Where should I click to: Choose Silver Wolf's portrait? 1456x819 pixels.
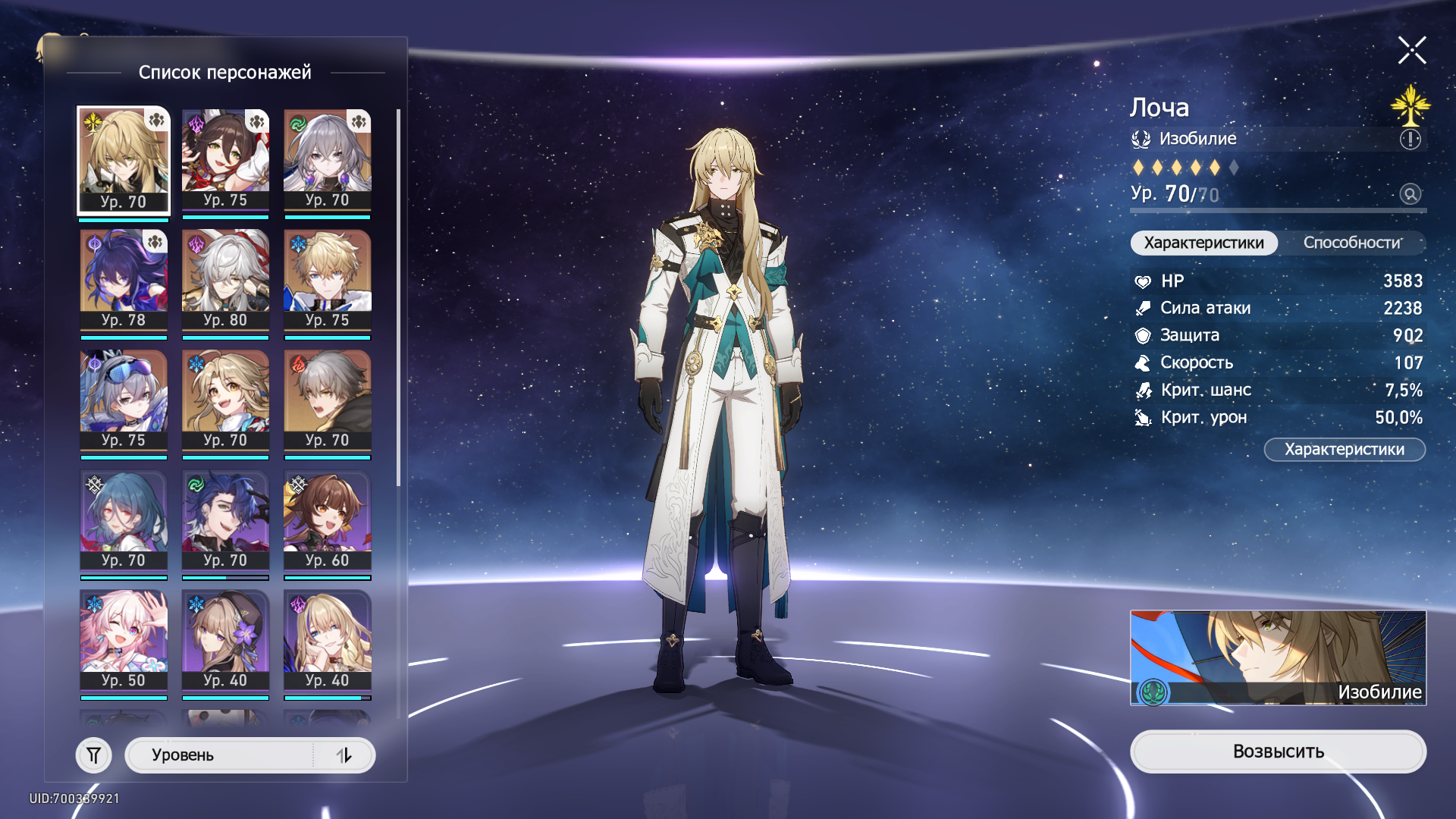coord(124,400)
